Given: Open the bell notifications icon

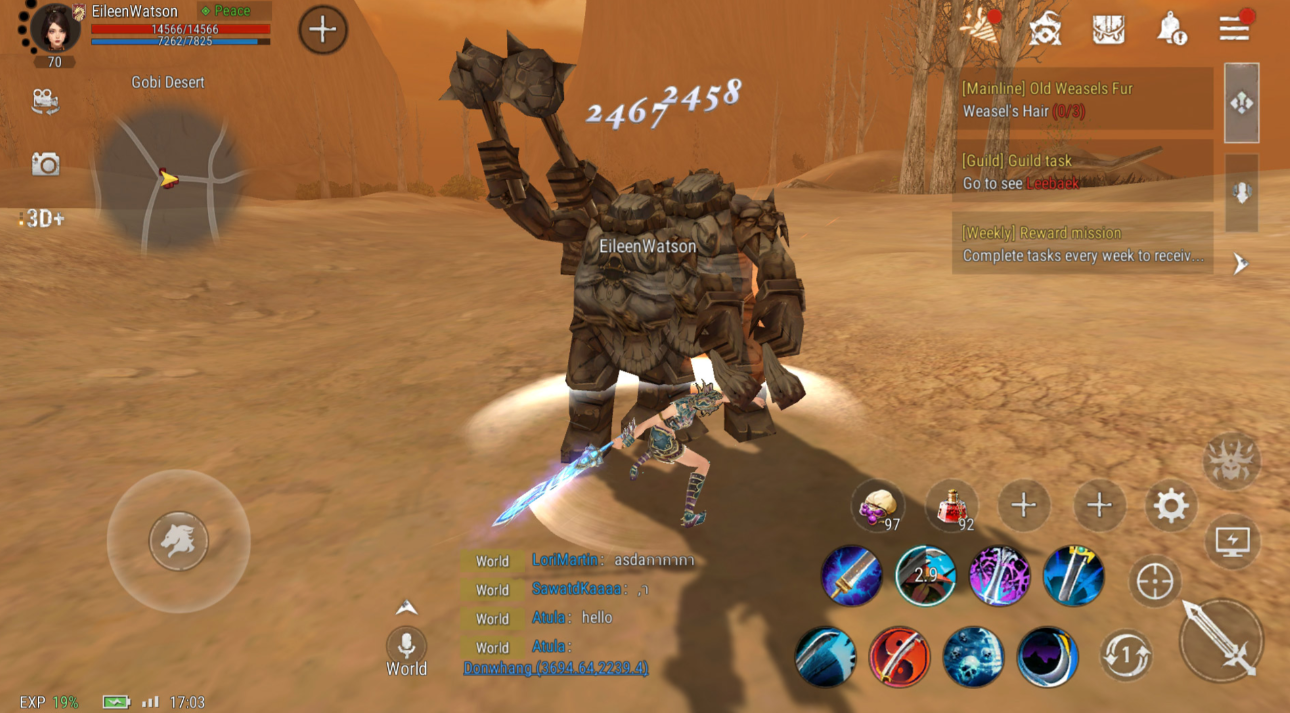Looking at the screenshot, I should (x=1170, y=29).
